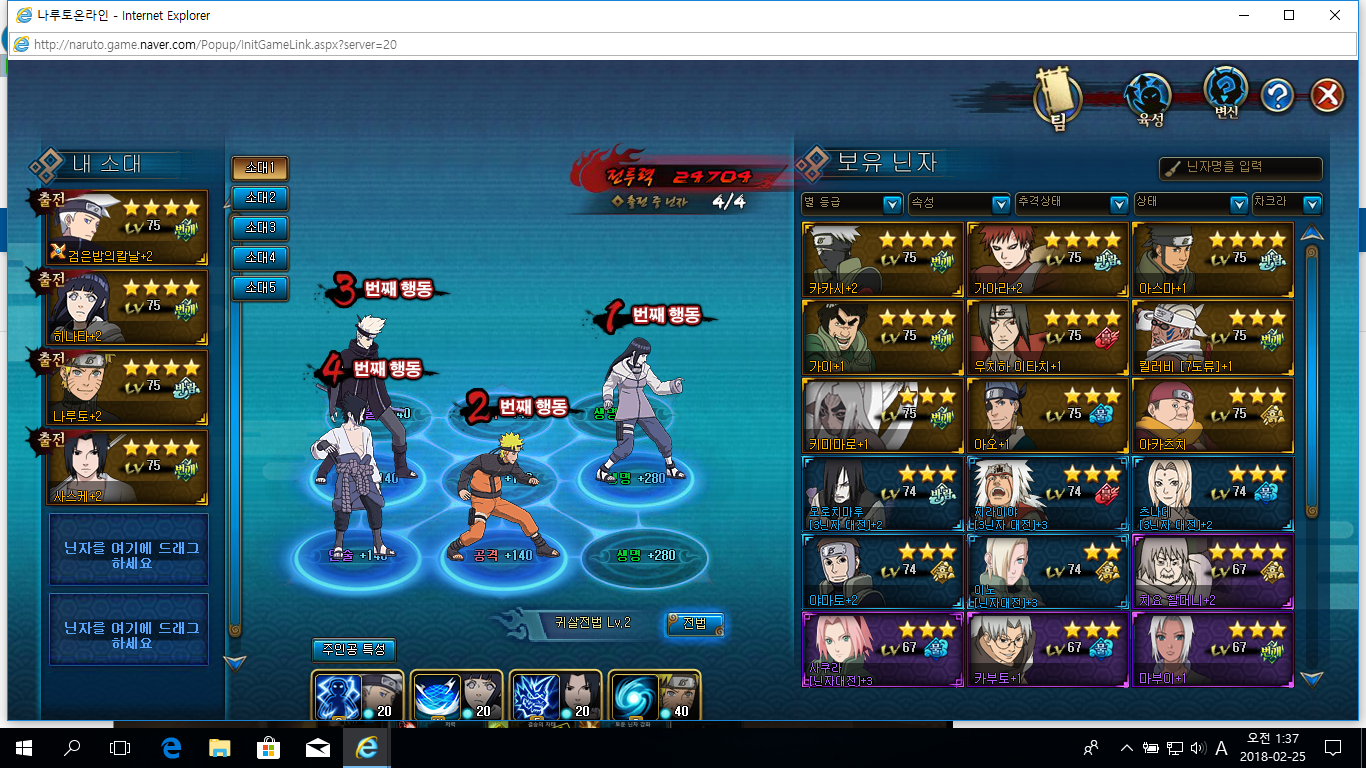Select 사스케+2 in my squad list
1366x768 pixels.
(129, 467)
